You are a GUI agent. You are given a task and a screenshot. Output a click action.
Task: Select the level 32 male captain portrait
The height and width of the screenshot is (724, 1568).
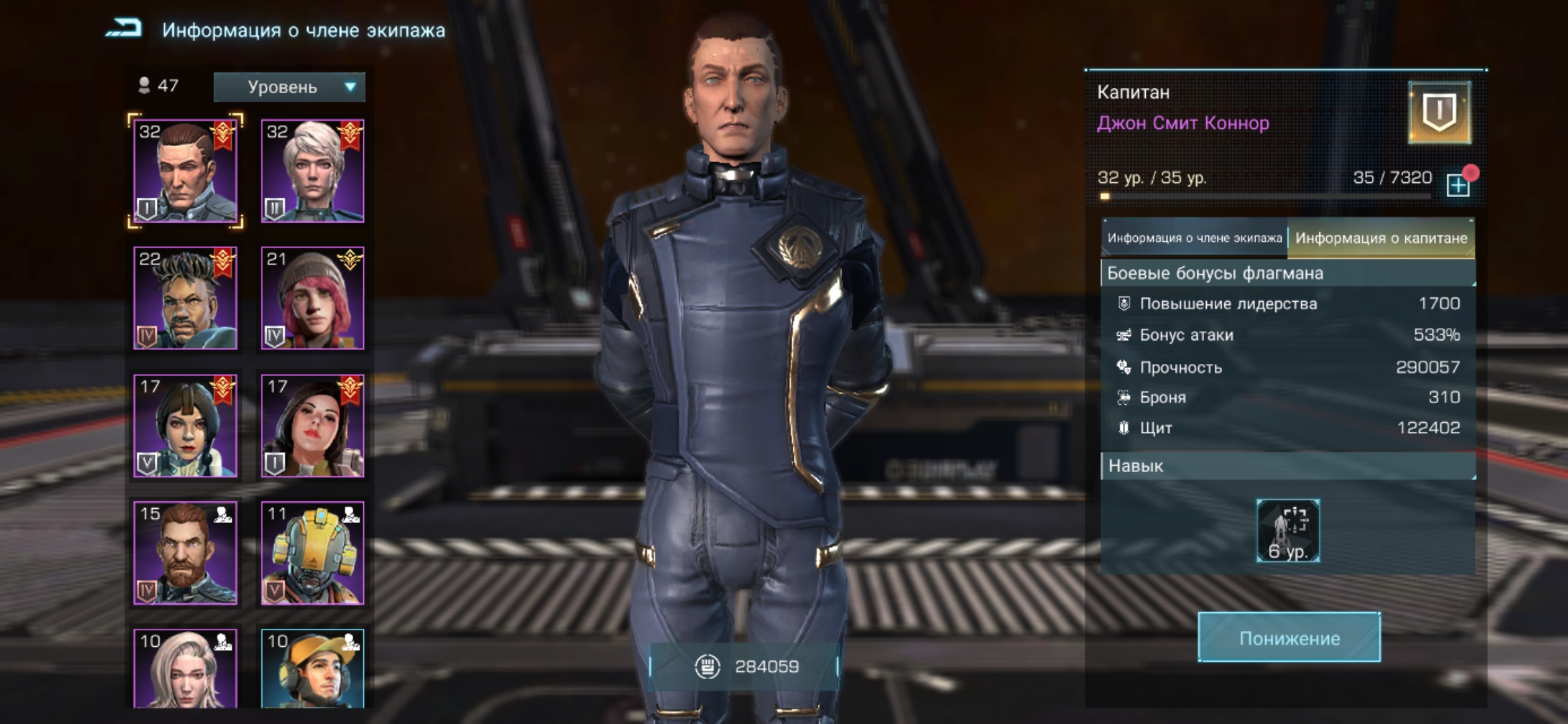(x=186, y=171)
